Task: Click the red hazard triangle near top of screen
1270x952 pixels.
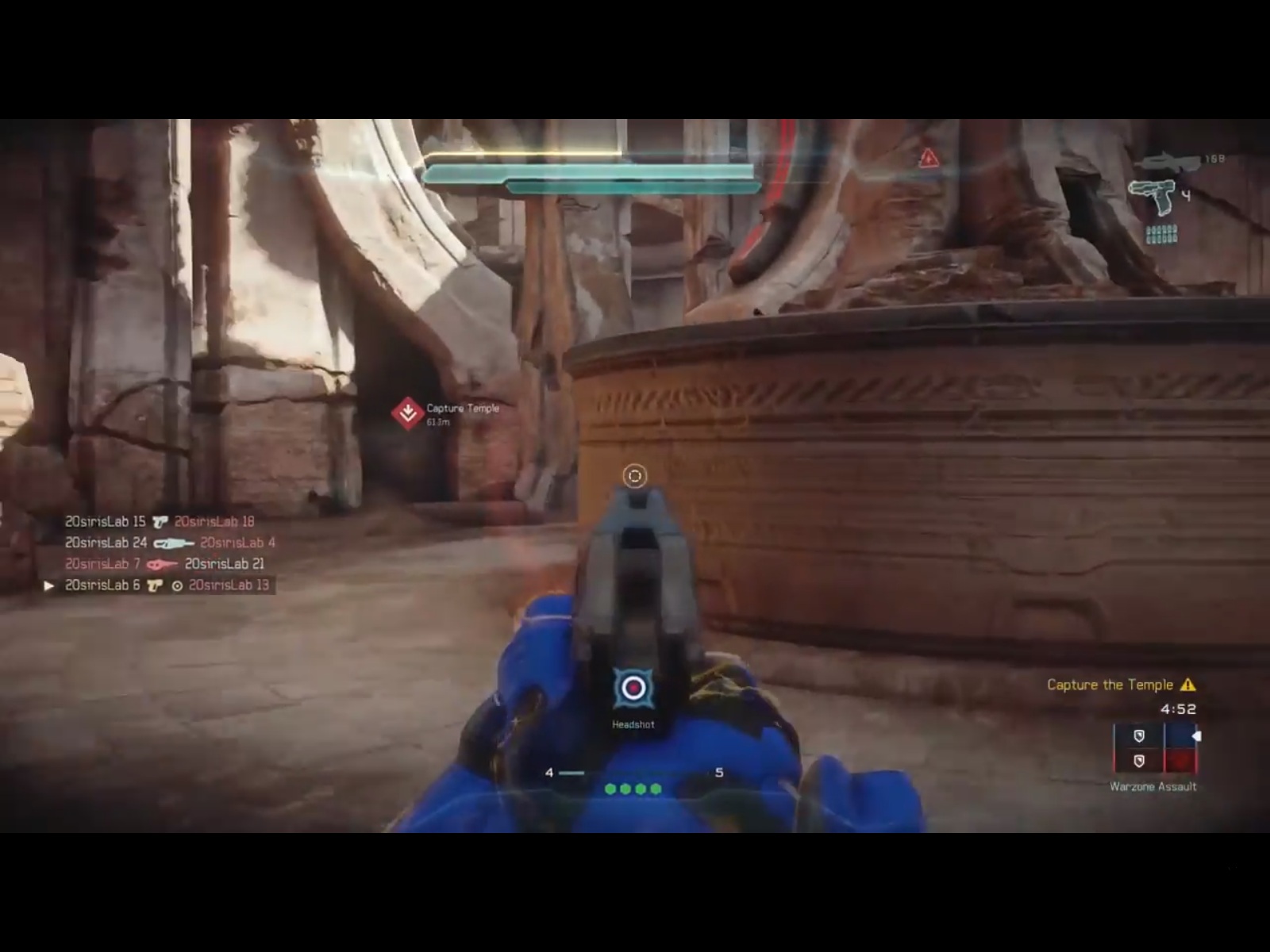Action: coord(928,157)
